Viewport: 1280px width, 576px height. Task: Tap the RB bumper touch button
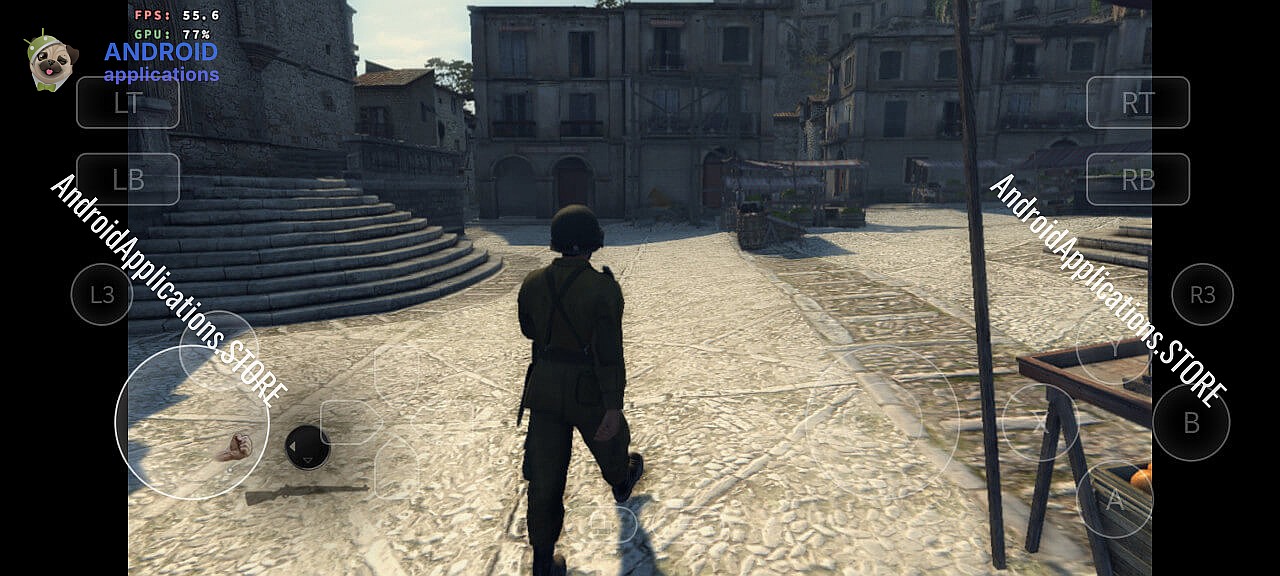click(x=1138, y=179)
